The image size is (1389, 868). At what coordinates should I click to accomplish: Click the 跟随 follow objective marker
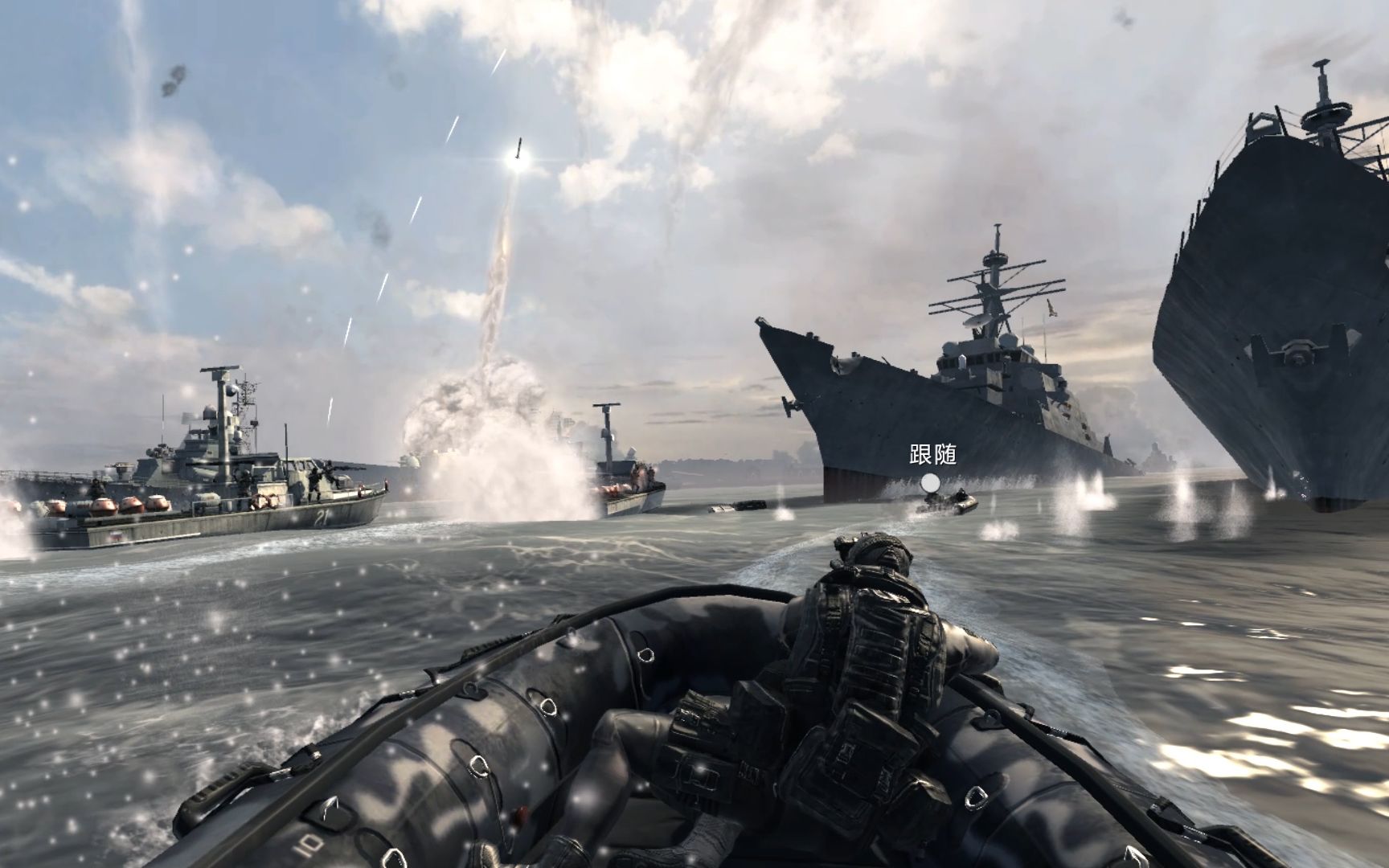[x=930, y=483]
